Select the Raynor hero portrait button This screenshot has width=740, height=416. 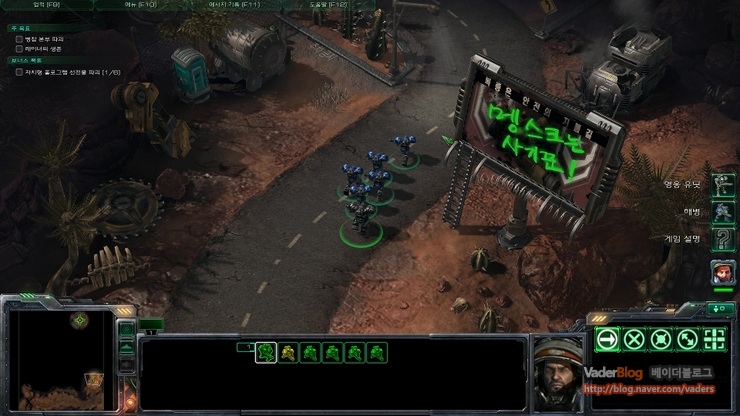point(722,271)
